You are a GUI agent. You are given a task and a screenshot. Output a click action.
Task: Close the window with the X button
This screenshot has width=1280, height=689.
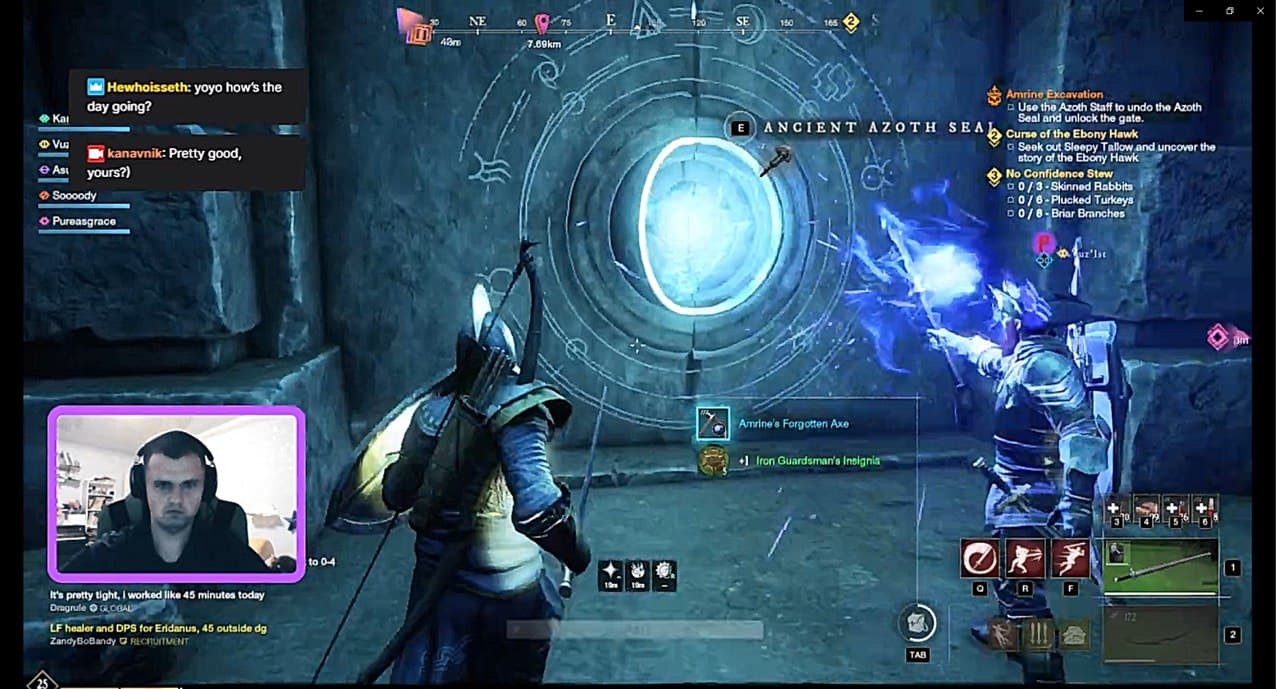click(1257, 11)
